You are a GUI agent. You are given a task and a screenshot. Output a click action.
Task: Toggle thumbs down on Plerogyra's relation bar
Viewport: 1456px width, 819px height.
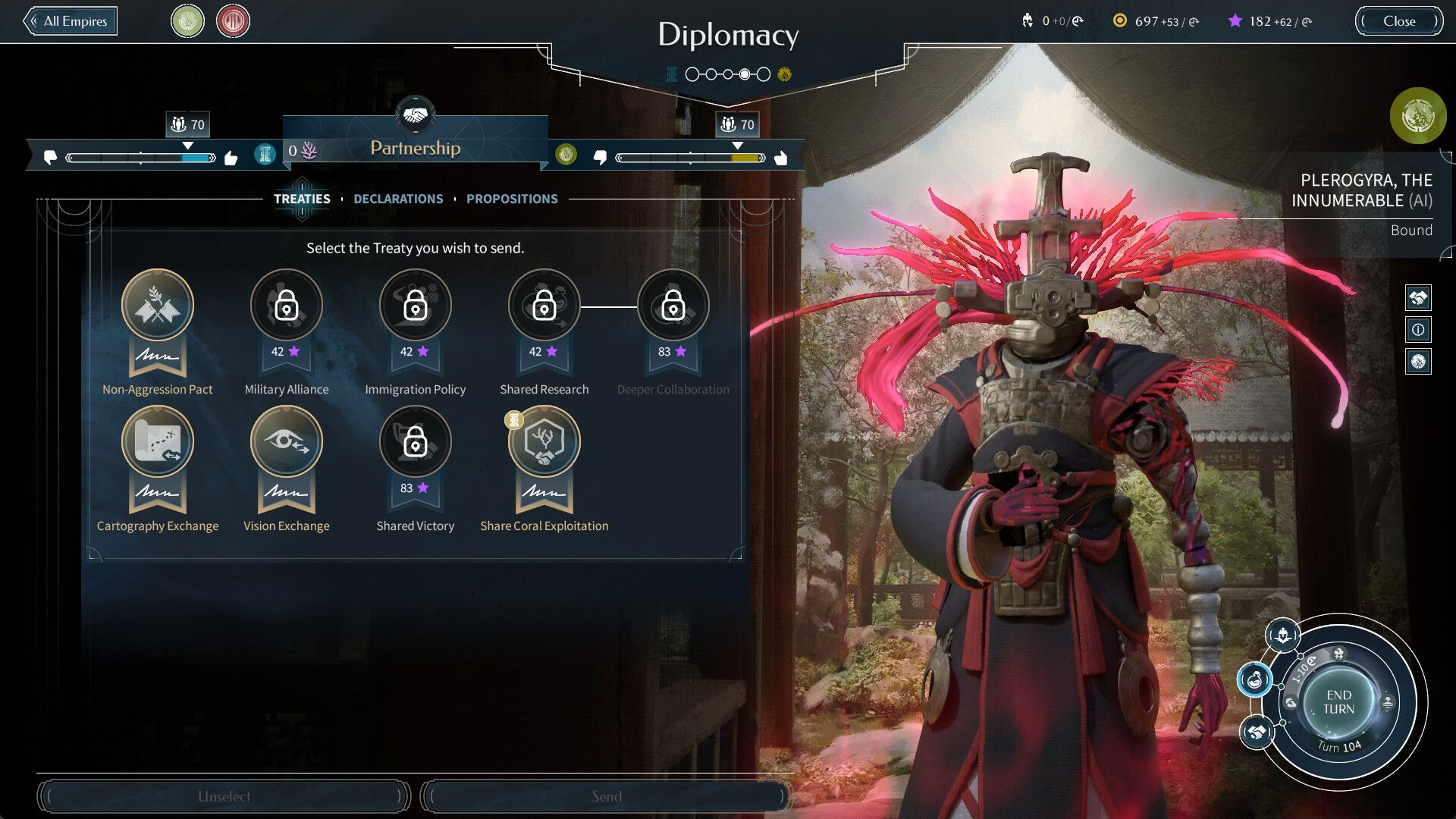pyautogui.click(x=602, y=158)
